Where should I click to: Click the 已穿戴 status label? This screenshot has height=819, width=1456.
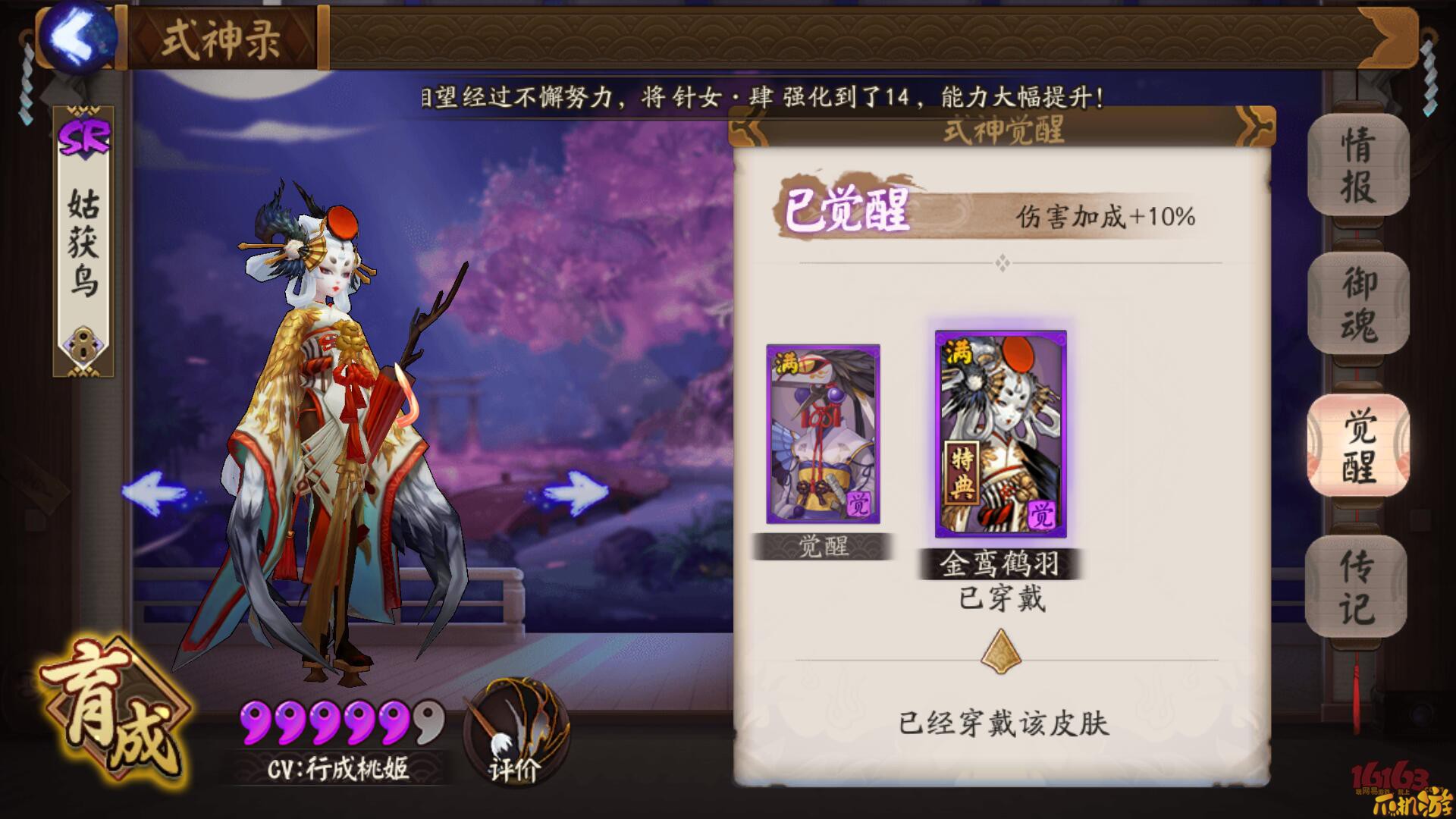(x=1001, y=599)
